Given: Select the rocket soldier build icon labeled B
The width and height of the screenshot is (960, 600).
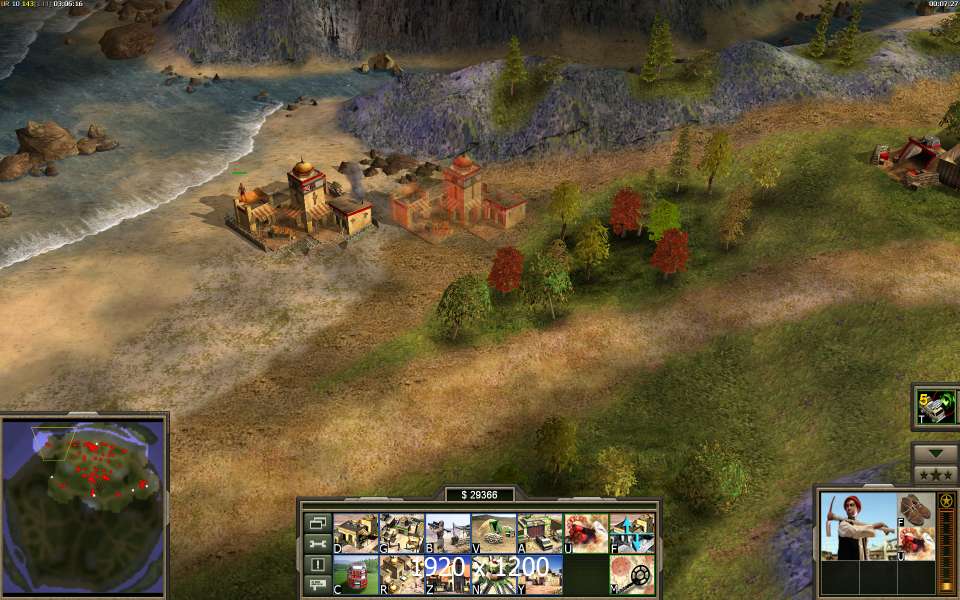Looking at the screenshot, I should tap(447, 533).
